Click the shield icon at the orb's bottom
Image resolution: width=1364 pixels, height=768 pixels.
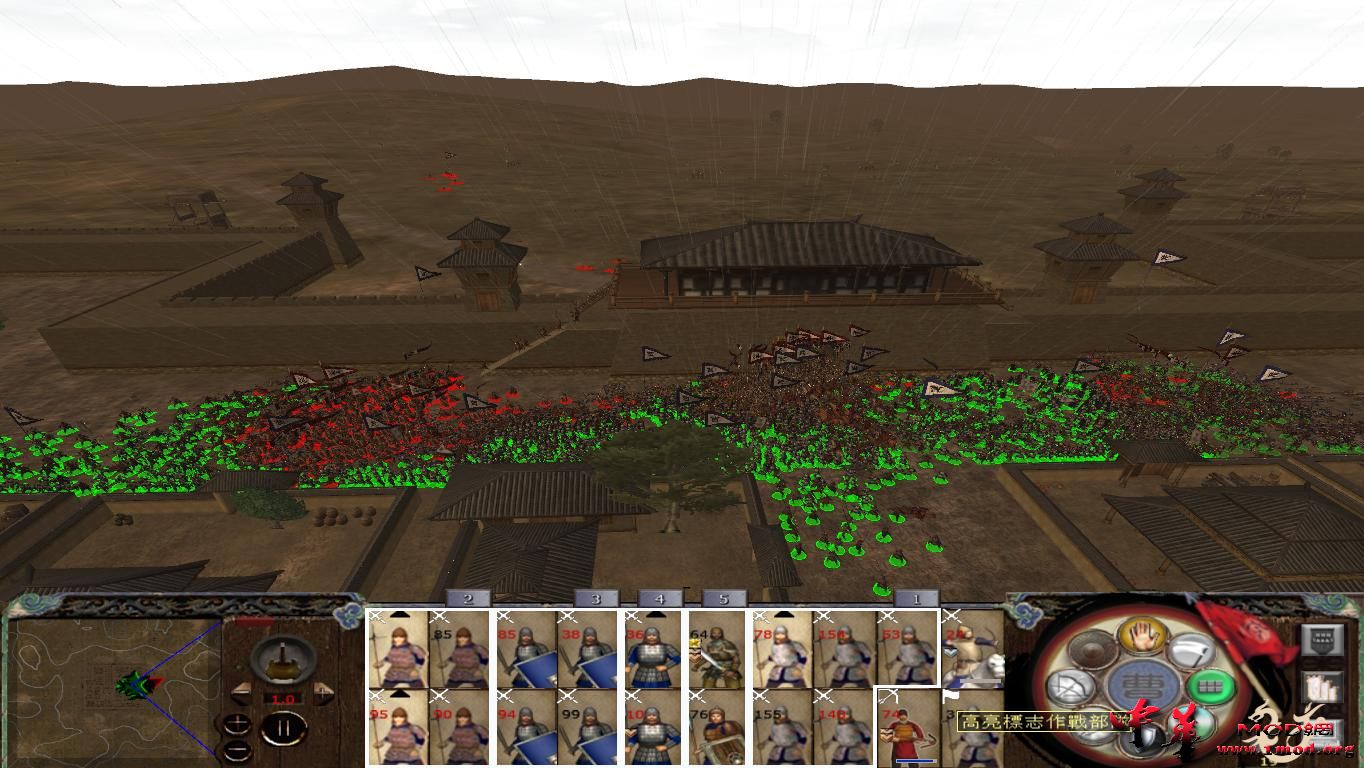(1145, 735)
